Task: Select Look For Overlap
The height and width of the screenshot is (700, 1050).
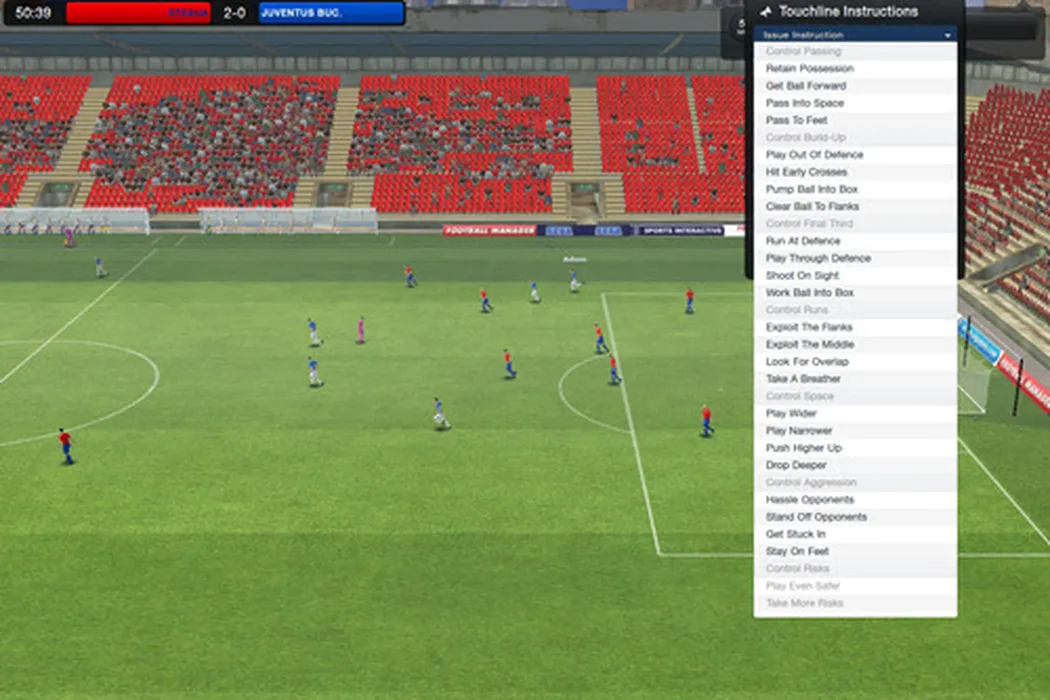Action: point(807,362)
